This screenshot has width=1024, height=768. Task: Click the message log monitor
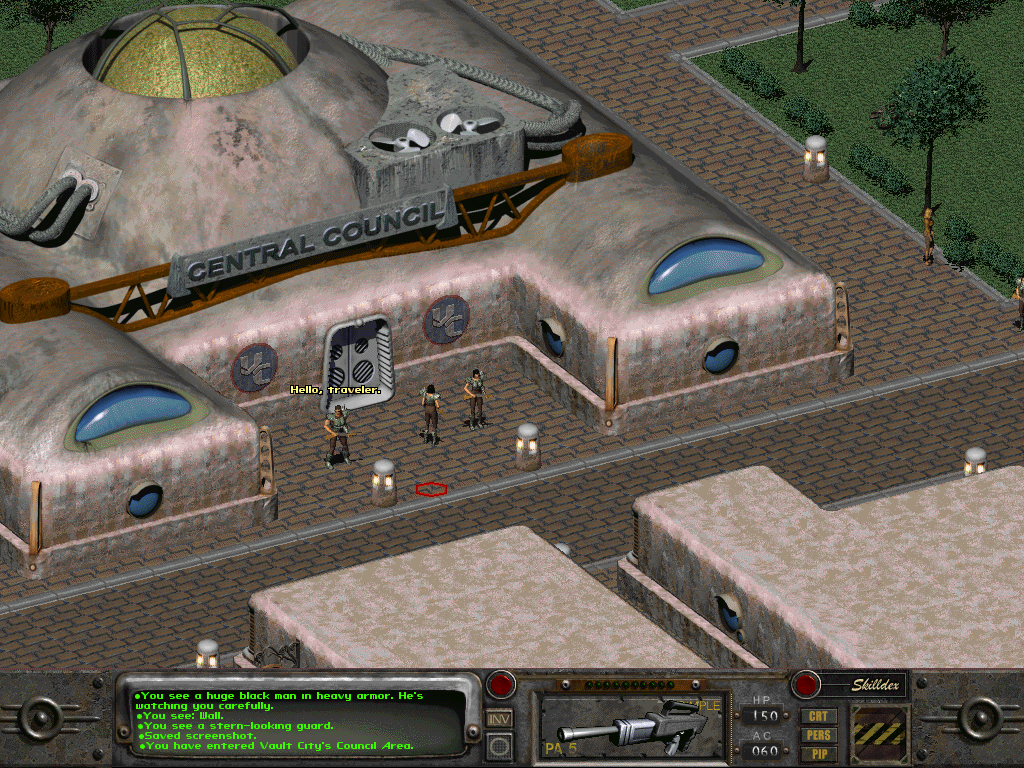pos(295,720)
